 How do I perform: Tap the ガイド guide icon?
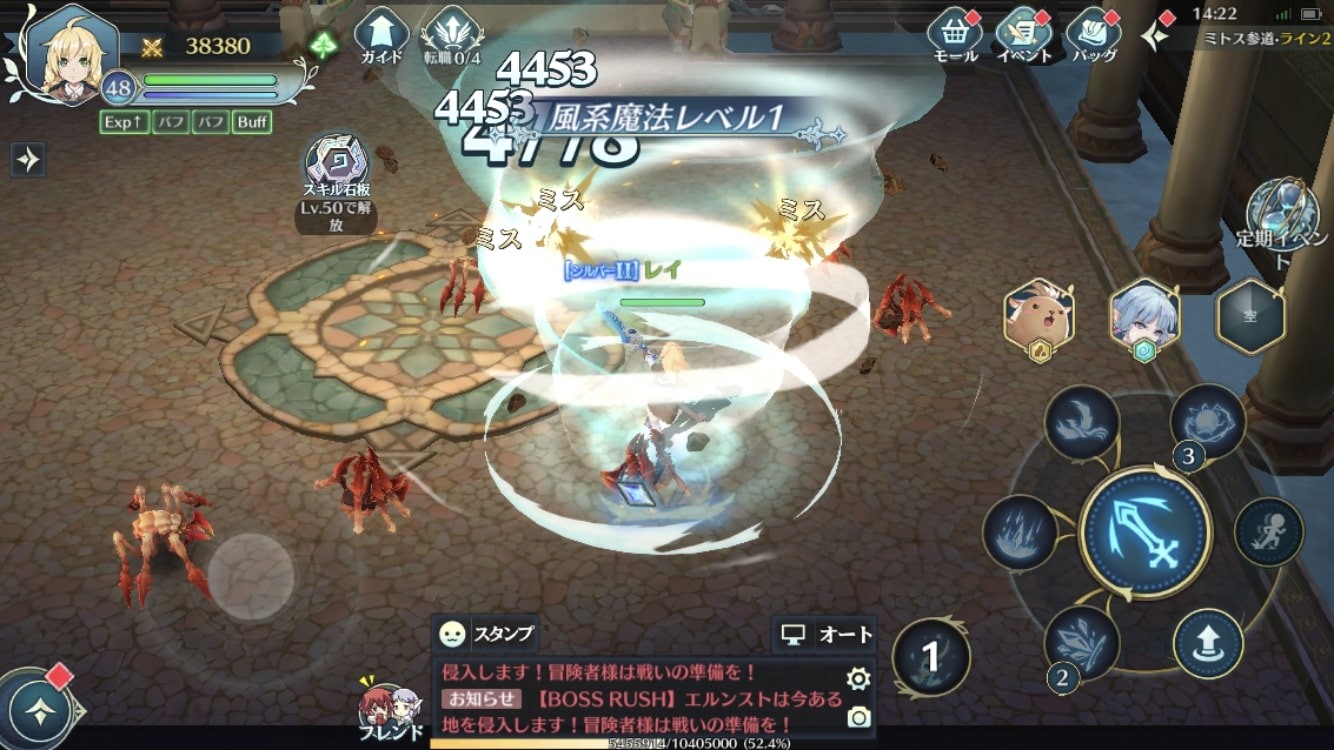pyautogui.click(x=380, y=30)
